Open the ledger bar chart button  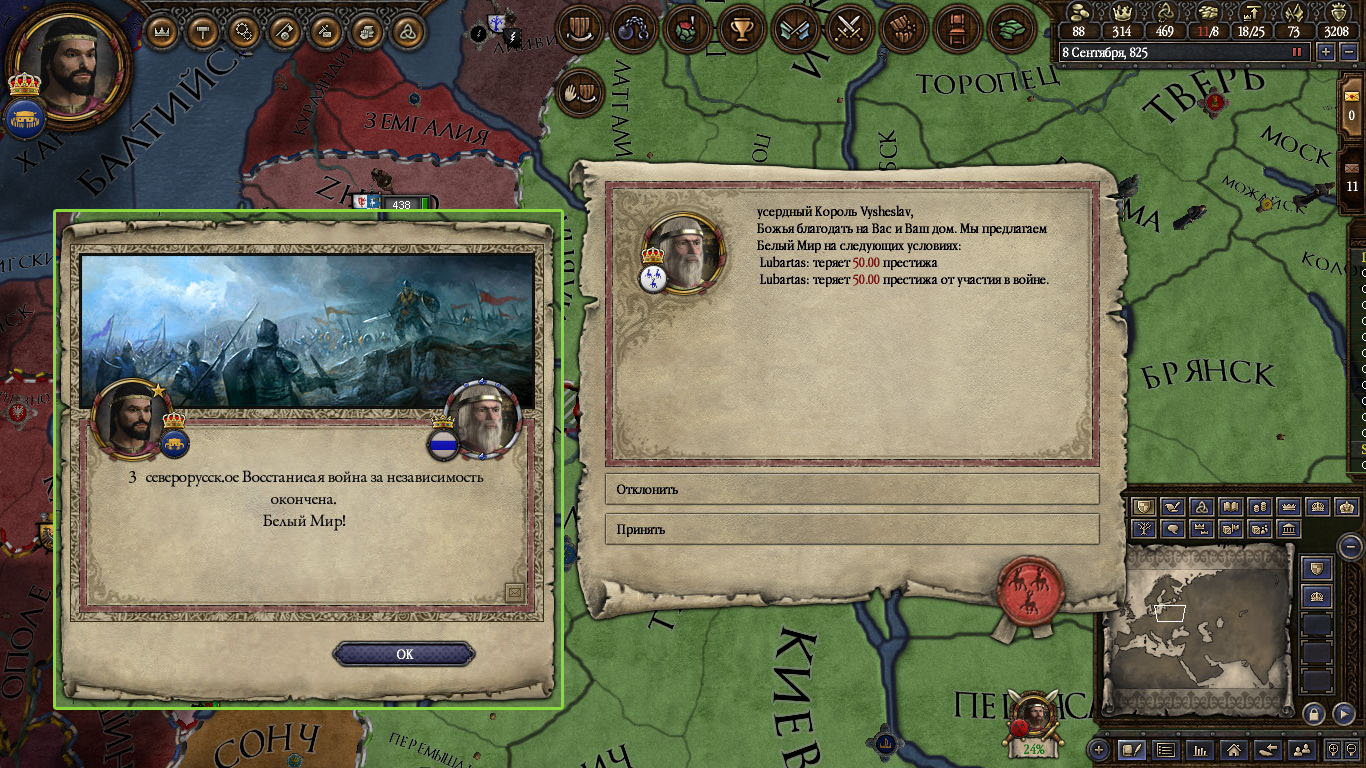[x=1200, y=749]
